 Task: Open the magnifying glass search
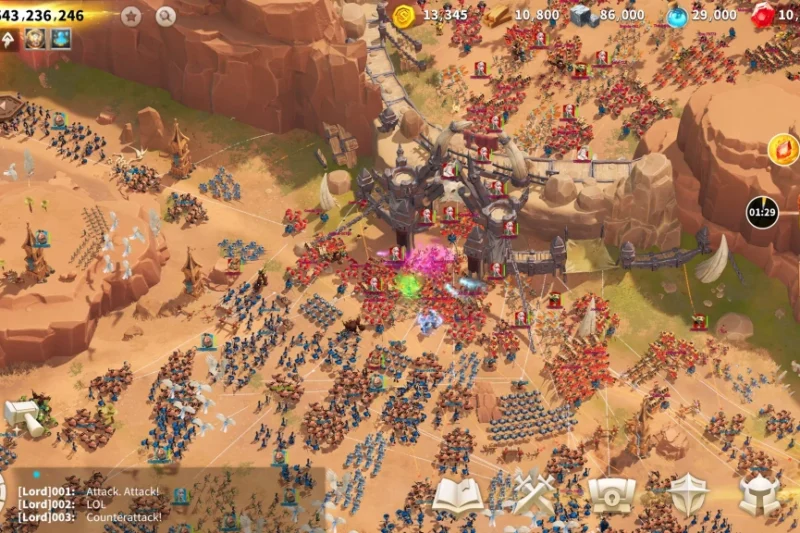(165, 15)
